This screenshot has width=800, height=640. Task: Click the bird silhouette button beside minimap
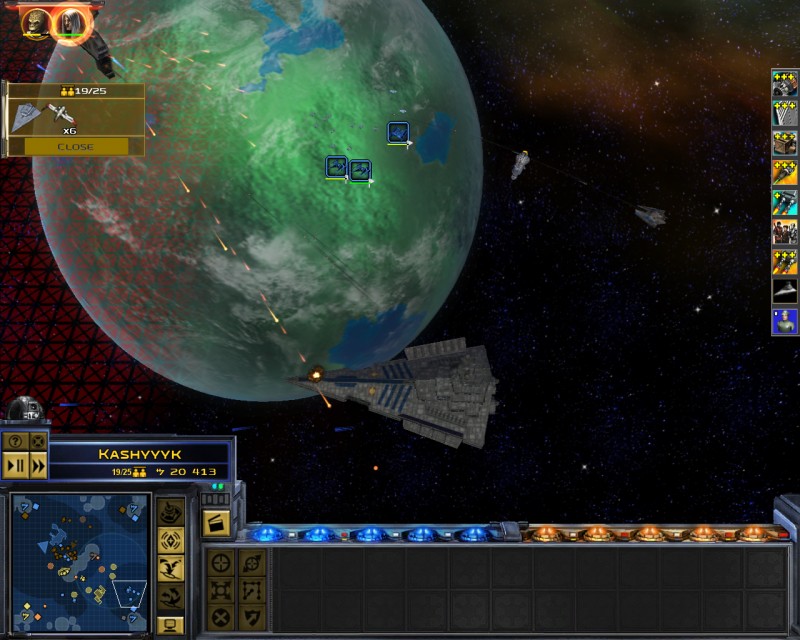pos(171,569)
